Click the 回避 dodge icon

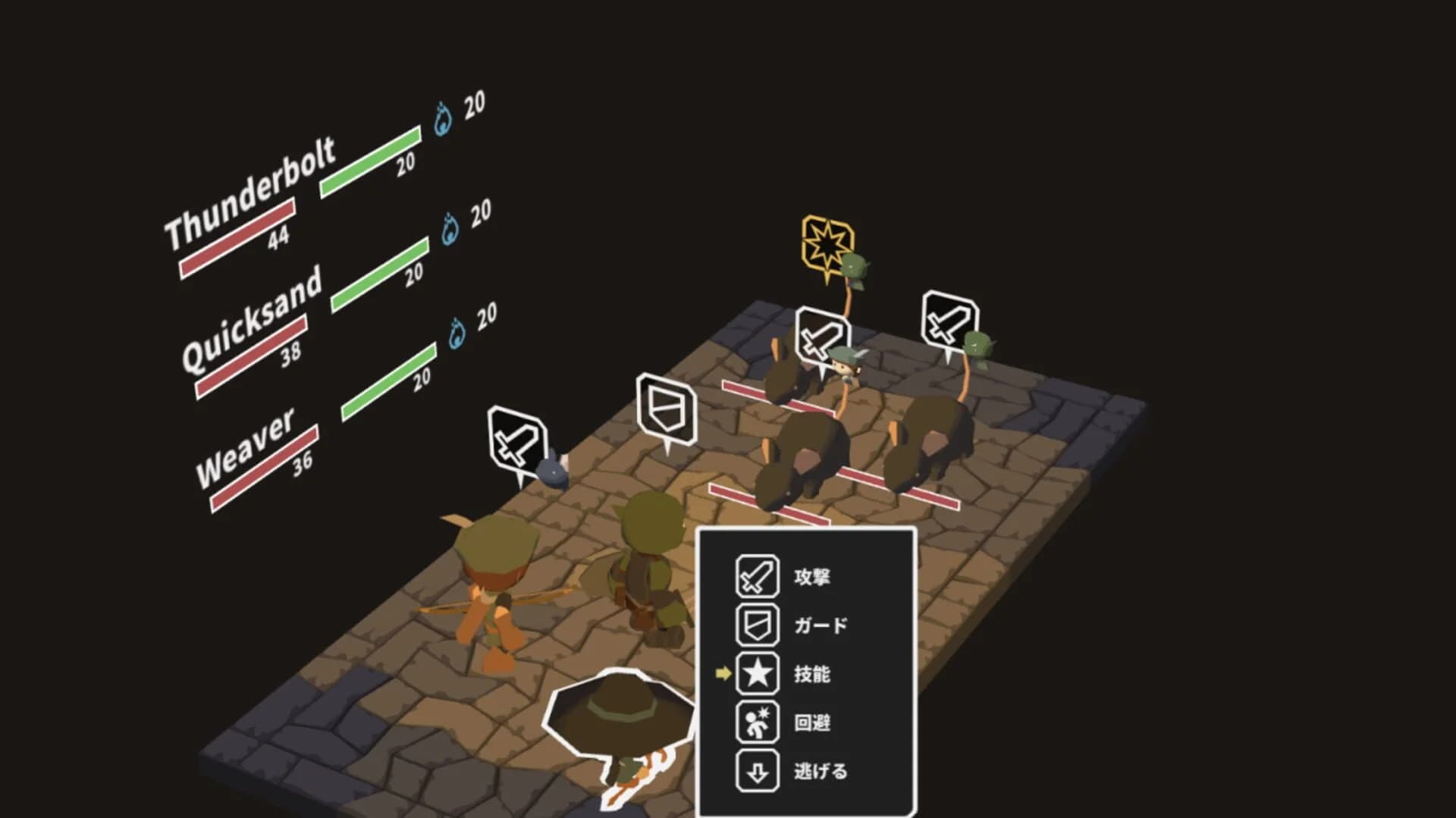(757, 723)
